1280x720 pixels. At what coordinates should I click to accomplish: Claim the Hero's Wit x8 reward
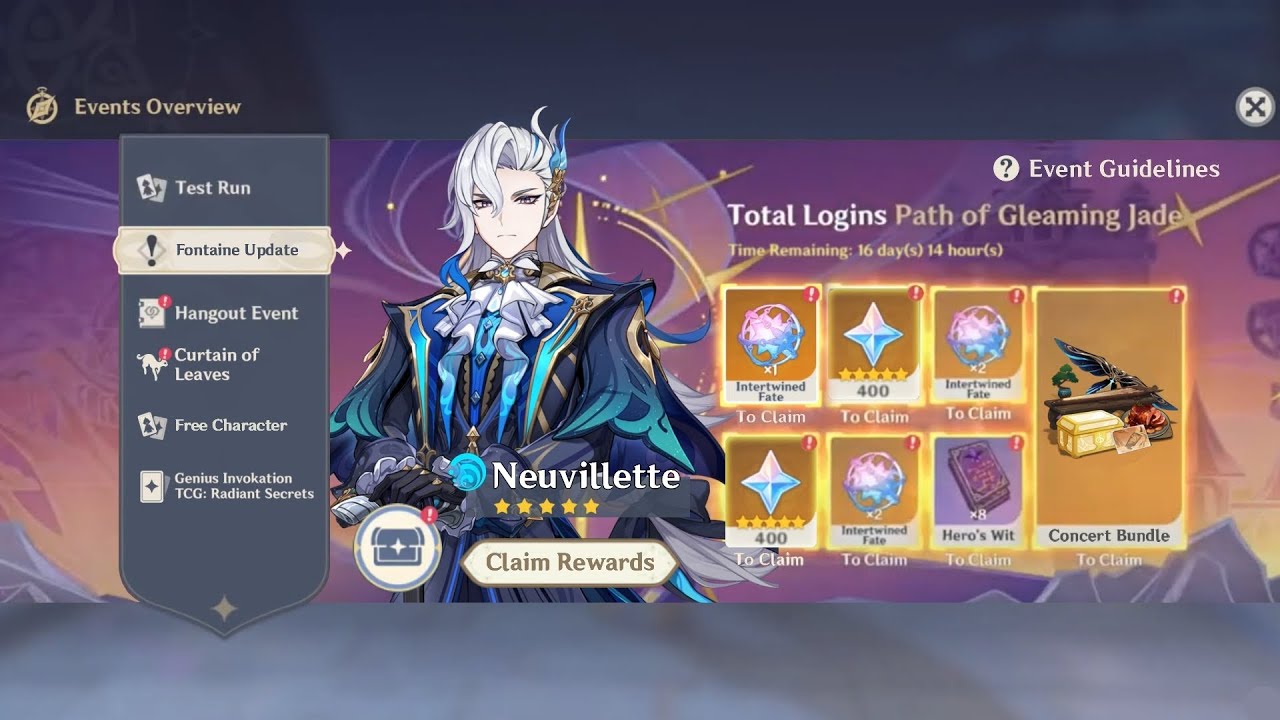pyautogui.click(x=978, y=492)
